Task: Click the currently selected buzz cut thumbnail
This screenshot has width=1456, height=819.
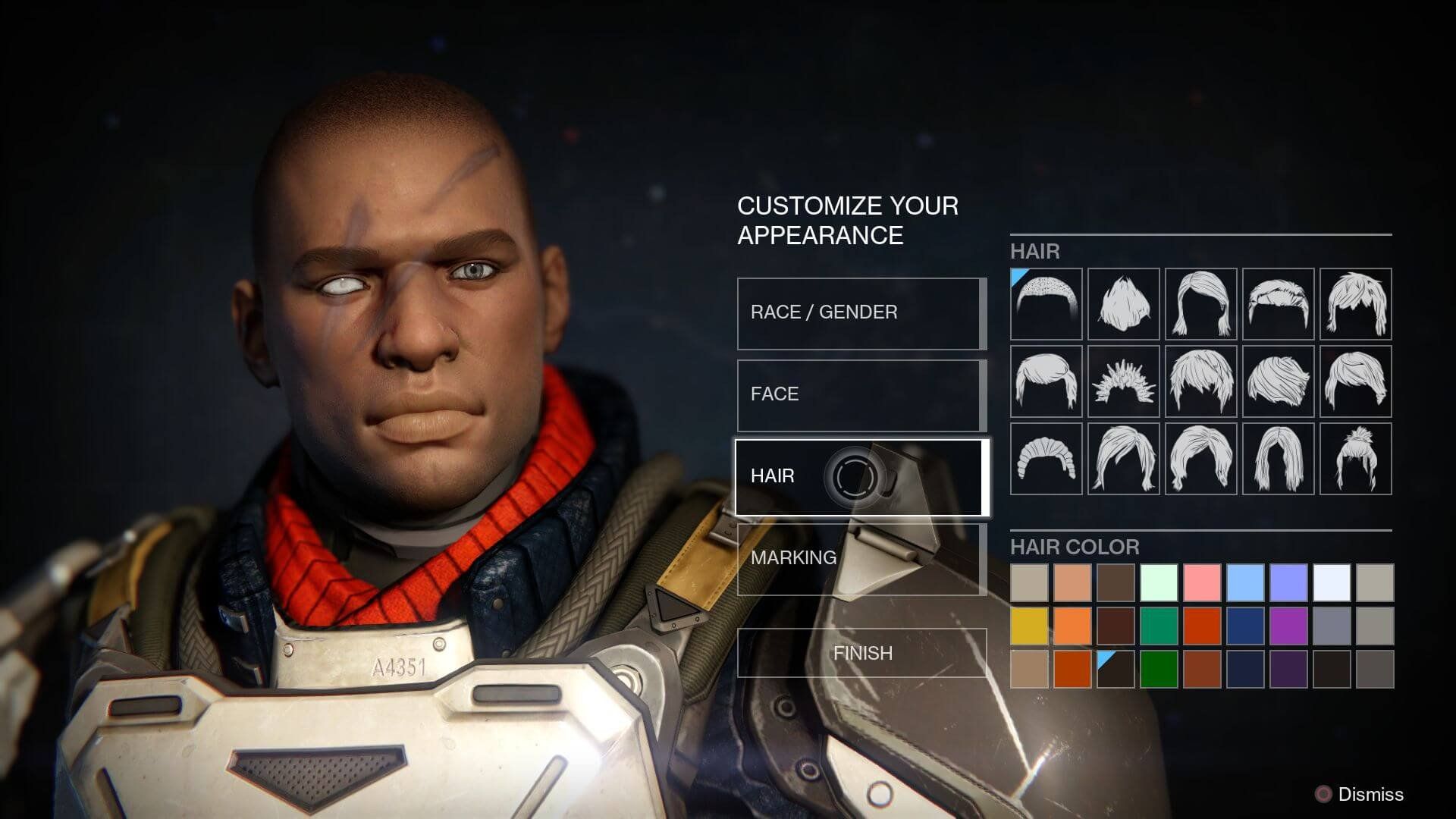Action: tap(1046, 303)
